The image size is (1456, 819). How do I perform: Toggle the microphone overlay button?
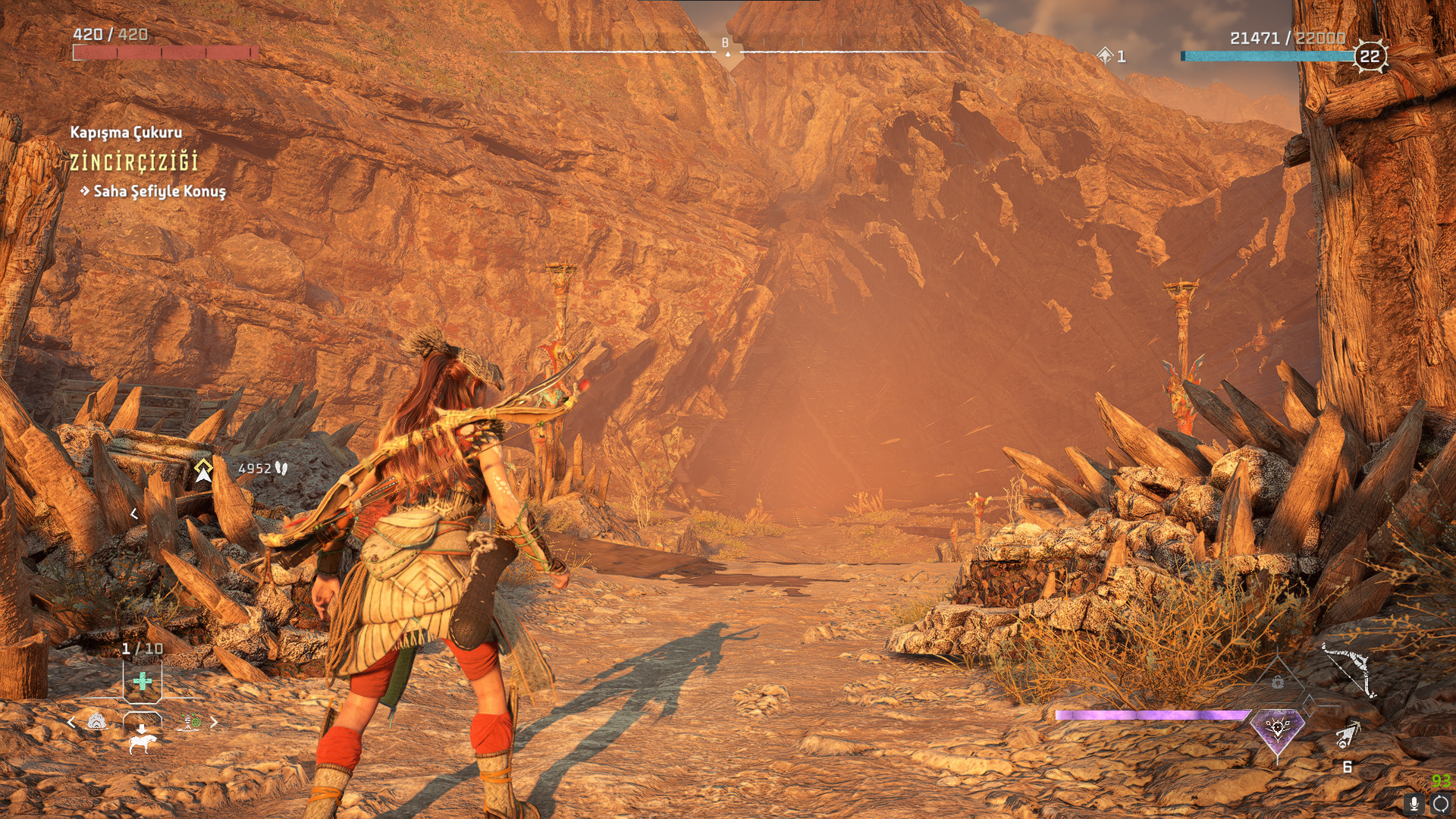1414,804
